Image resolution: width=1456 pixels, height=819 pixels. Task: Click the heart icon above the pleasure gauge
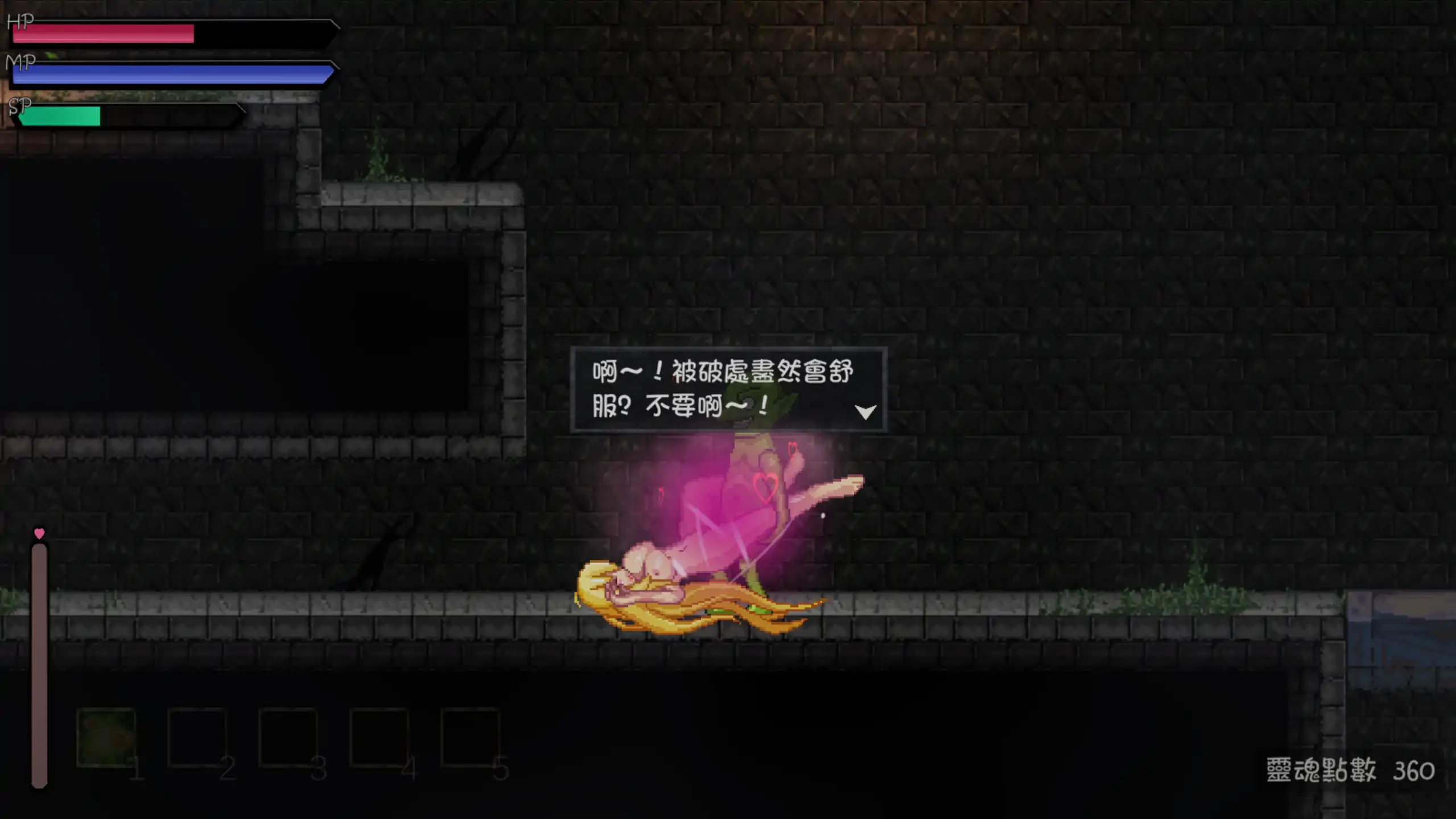tap(39, 534)
